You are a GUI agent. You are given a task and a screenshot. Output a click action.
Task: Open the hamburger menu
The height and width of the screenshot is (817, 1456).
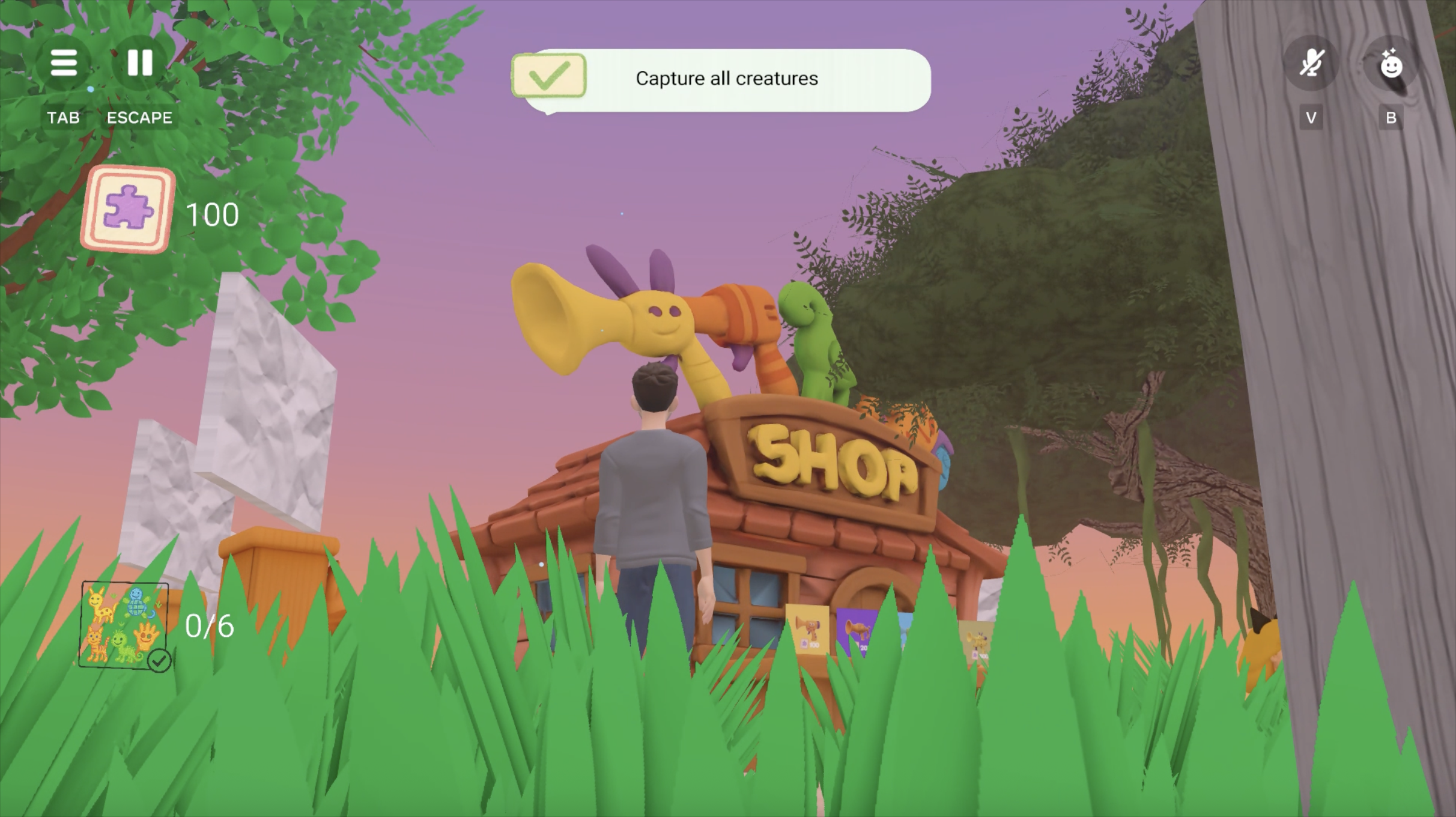click(x=64, y=62)
